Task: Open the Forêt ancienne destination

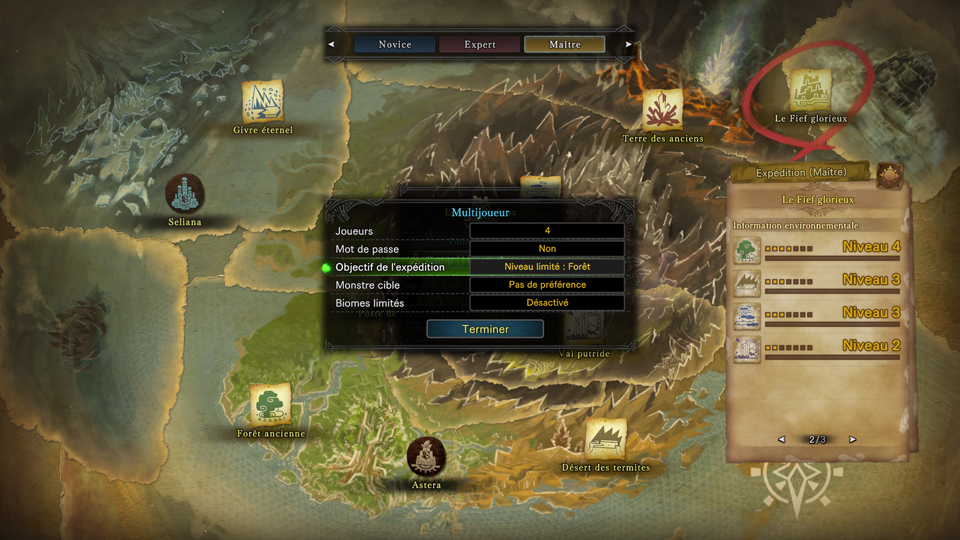Action: [270, 404]
